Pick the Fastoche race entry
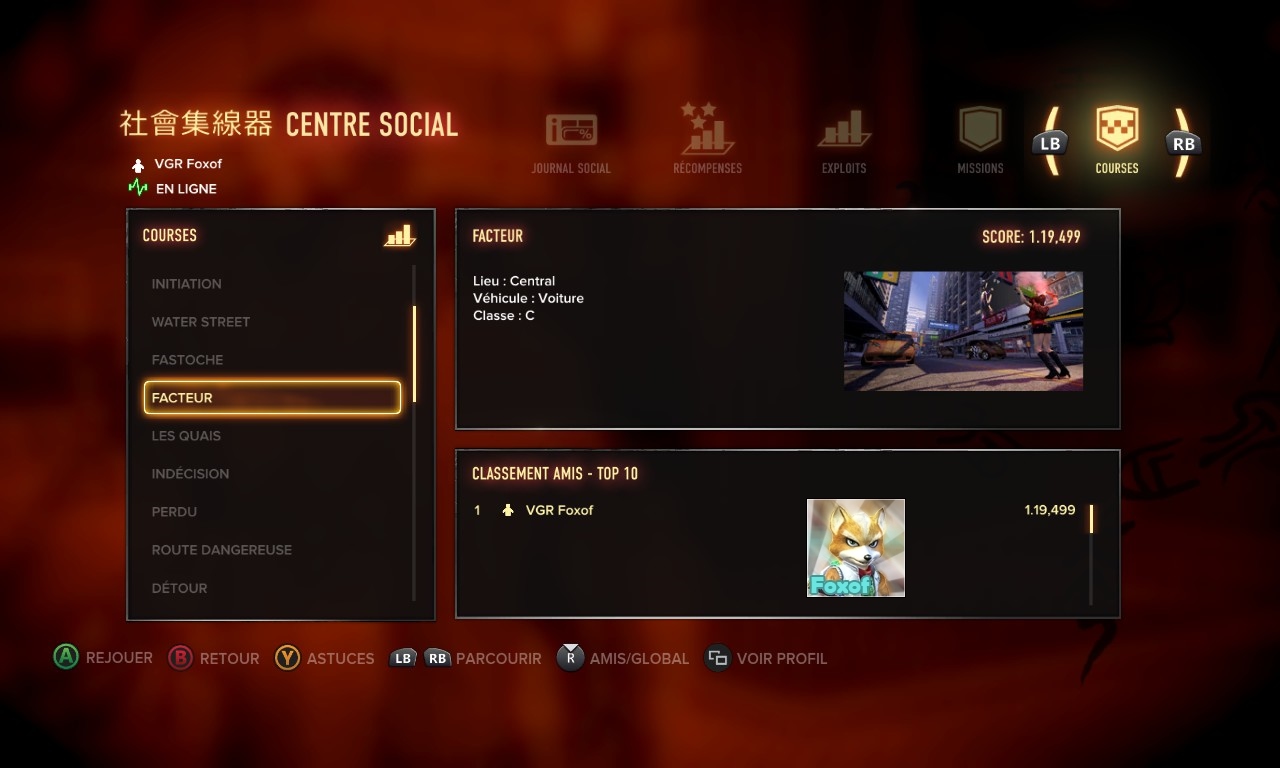 click(x=187, y=360)
